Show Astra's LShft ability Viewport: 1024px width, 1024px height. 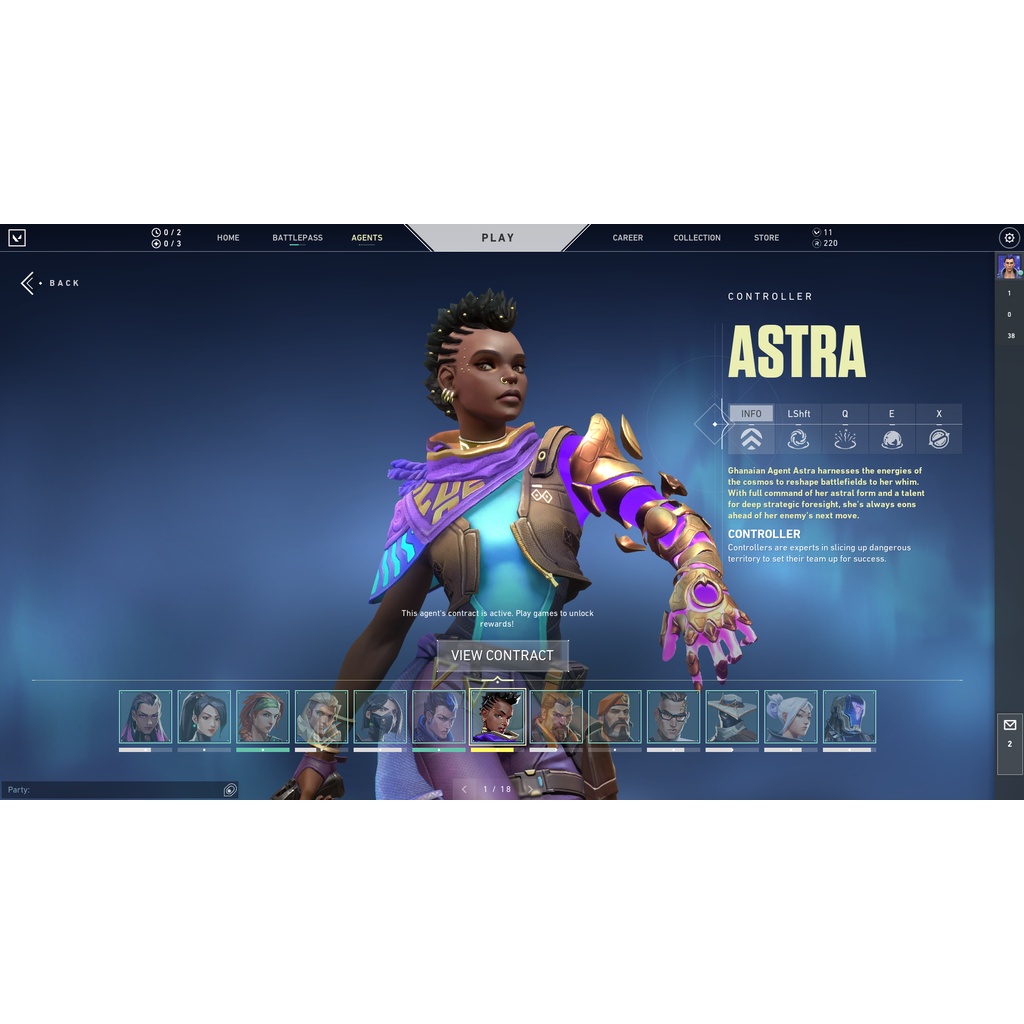798,428
